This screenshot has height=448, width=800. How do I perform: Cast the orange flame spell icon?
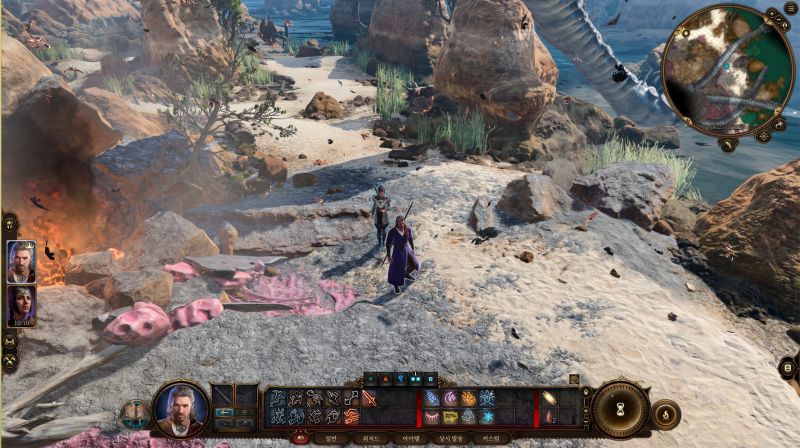[x=468, y=398]
